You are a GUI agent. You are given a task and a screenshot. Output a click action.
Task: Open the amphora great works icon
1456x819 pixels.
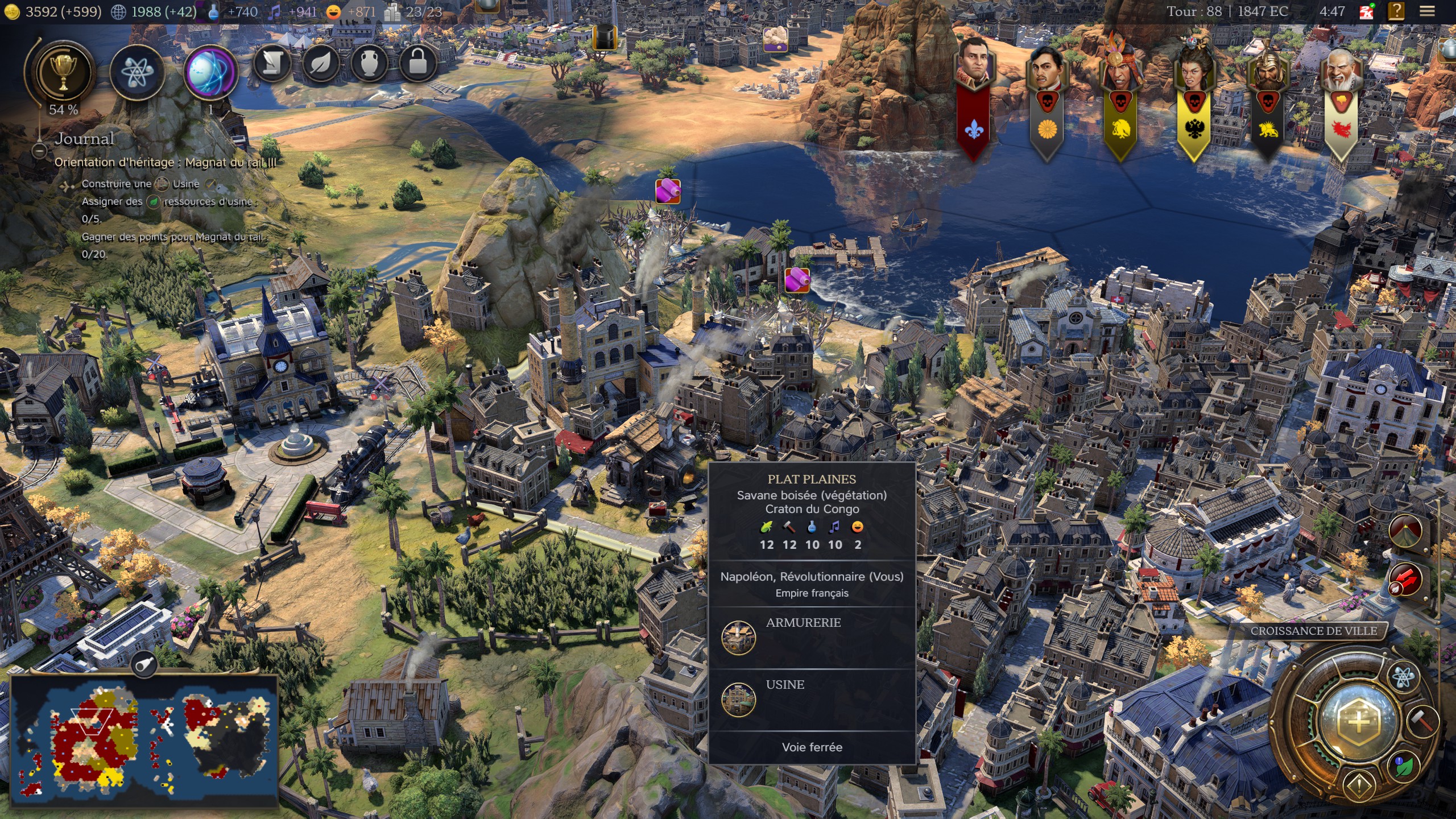coord(369,64)
